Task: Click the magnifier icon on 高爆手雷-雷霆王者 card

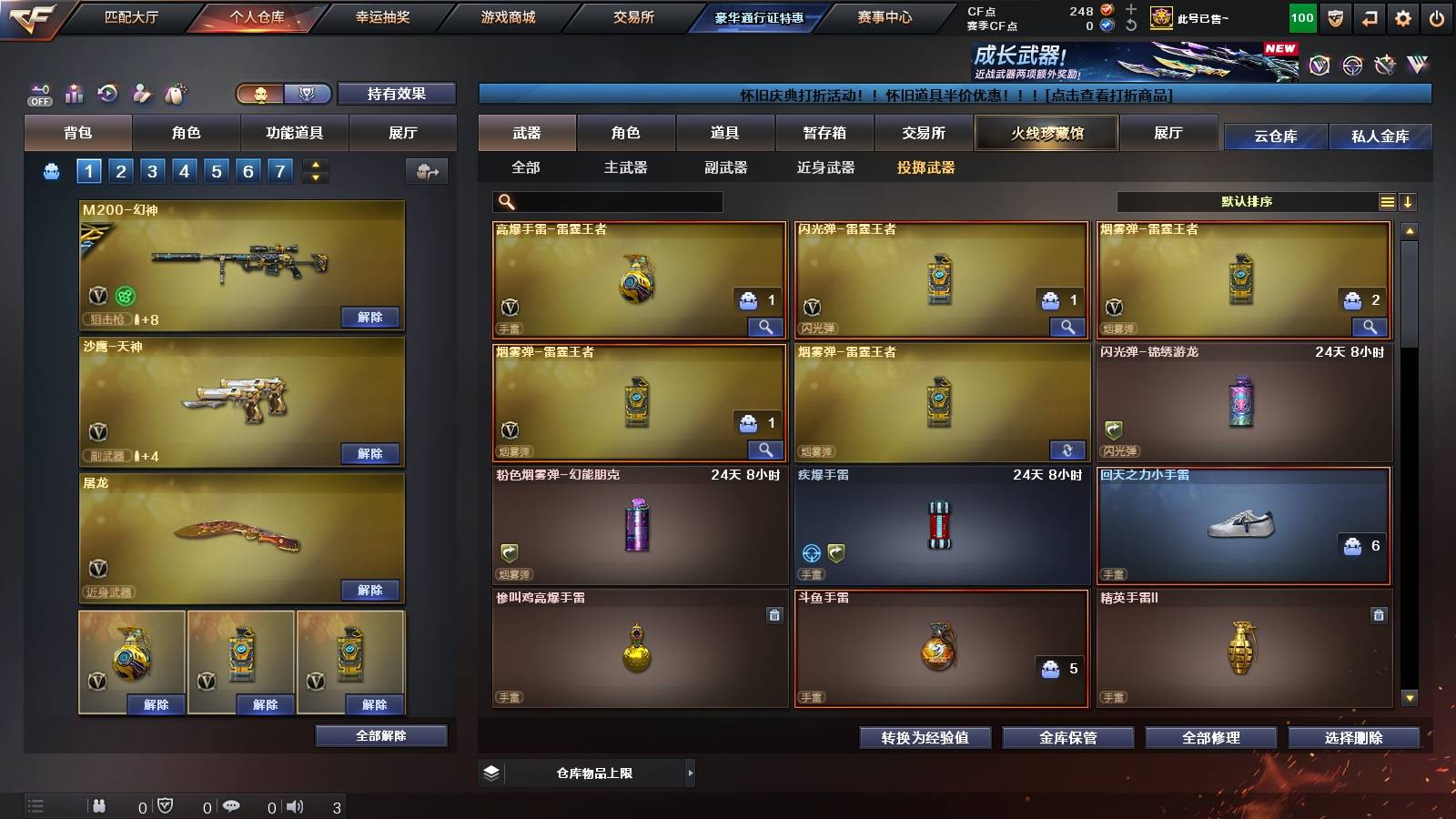Action: [x=766, y=326]
